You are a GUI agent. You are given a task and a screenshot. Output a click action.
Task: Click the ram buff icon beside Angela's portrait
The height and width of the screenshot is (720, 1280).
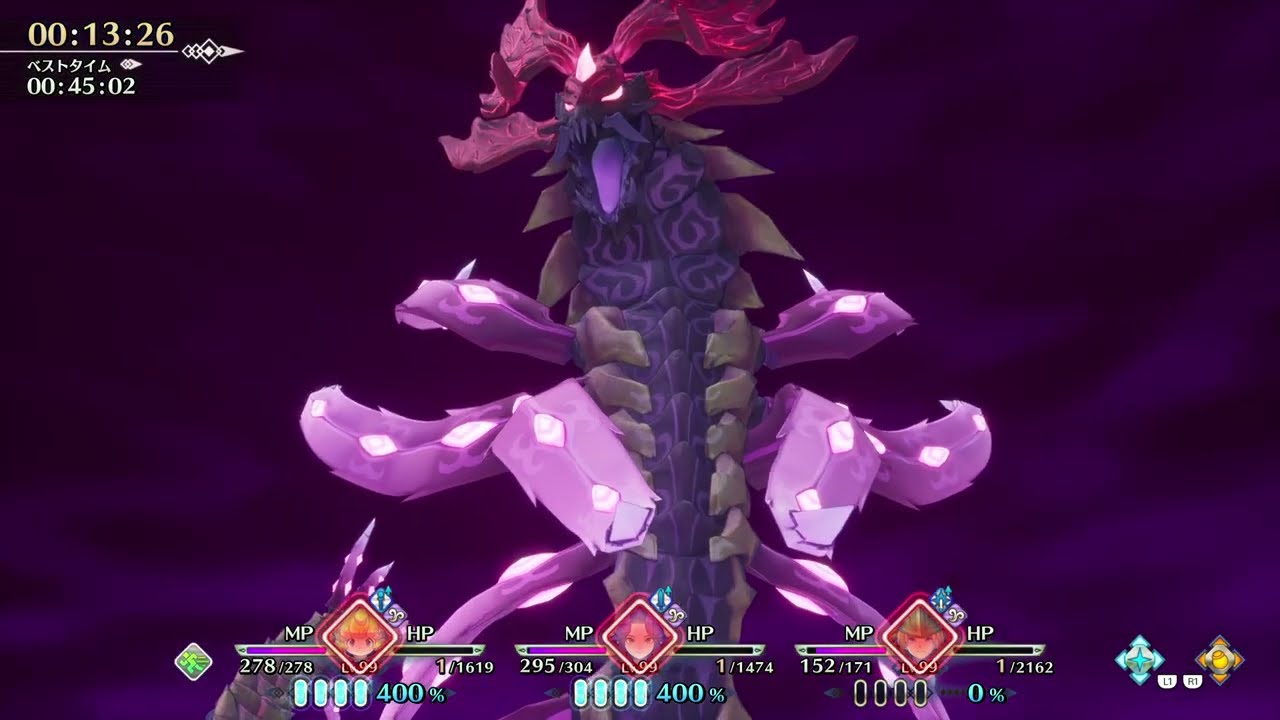tap(677, 615)
